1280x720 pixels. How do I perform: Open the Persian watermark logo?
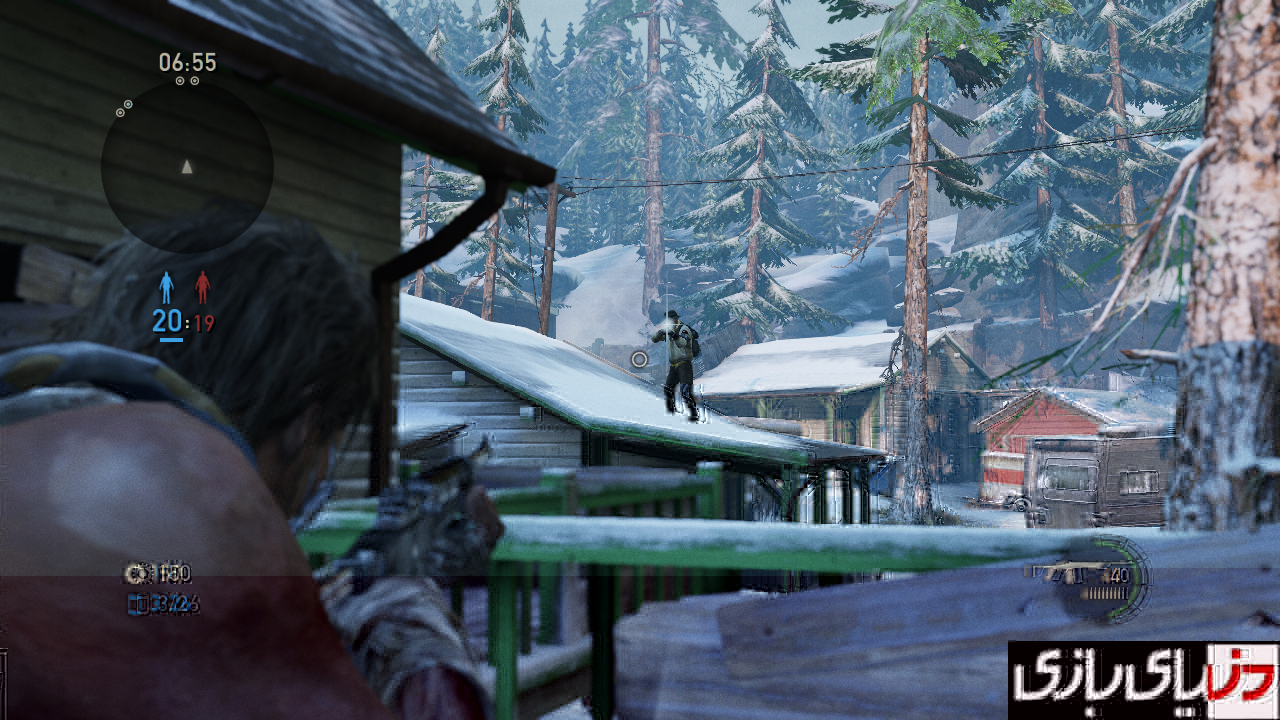click(1143, 680)
